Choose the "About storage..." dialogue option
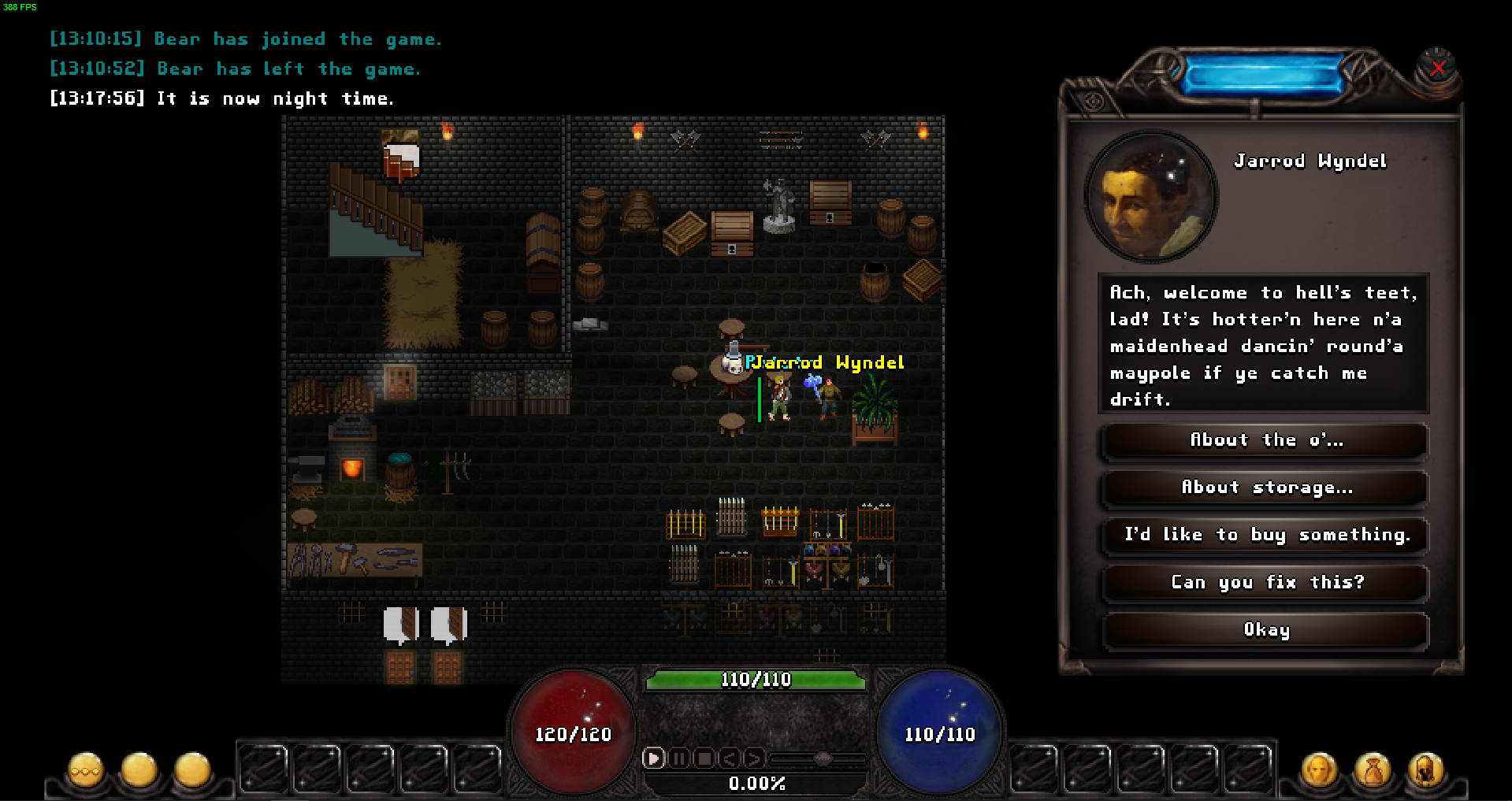The width and height of the screenshot is (1512, 801). click(x=1265, y=488)
